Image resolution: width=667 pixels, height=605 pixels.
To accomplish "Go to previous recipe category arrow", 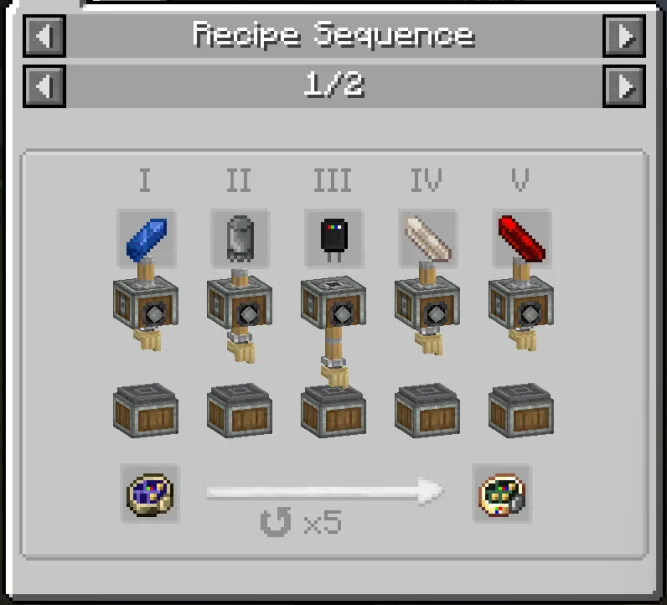I will [43, 36].
